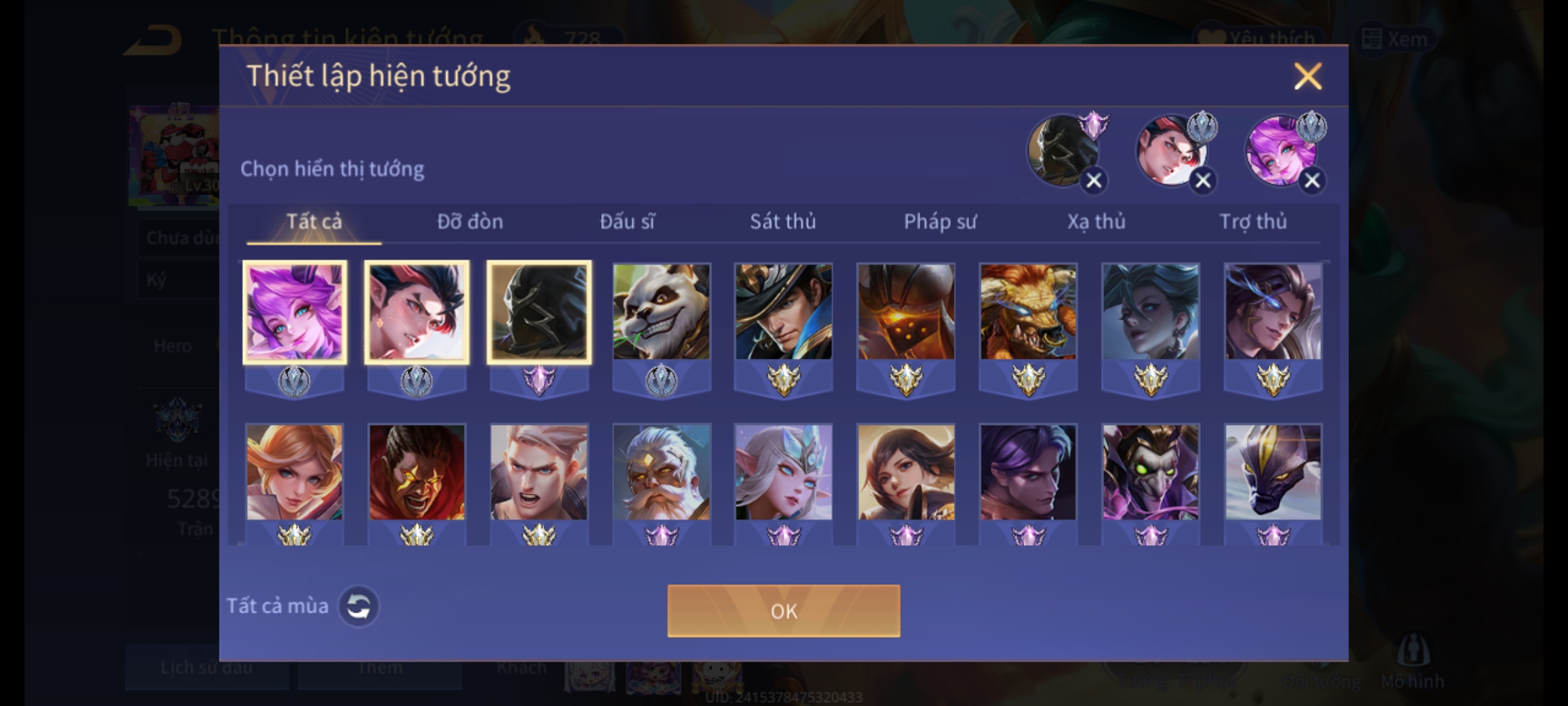The height and width of the screenshot is (706, 1568).
Task: Show the Đấu sĩ hero category
Action: click(x=627, y=222)
